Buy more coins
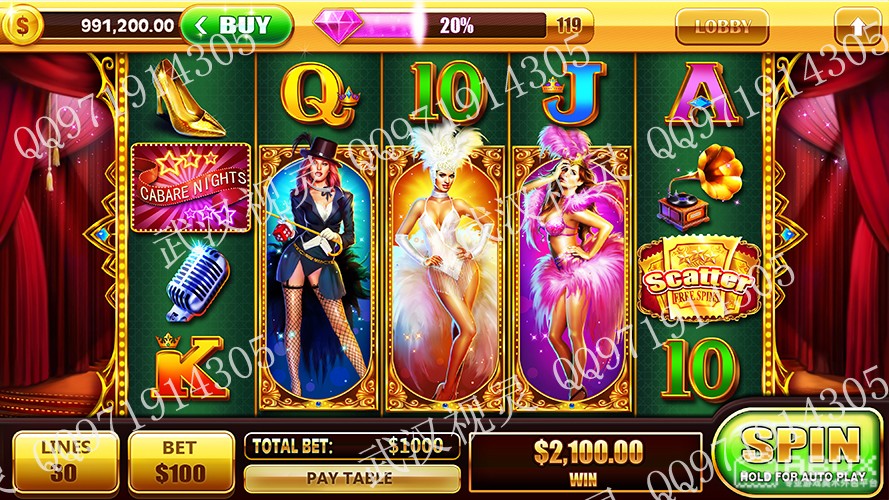 pos(236,25)
